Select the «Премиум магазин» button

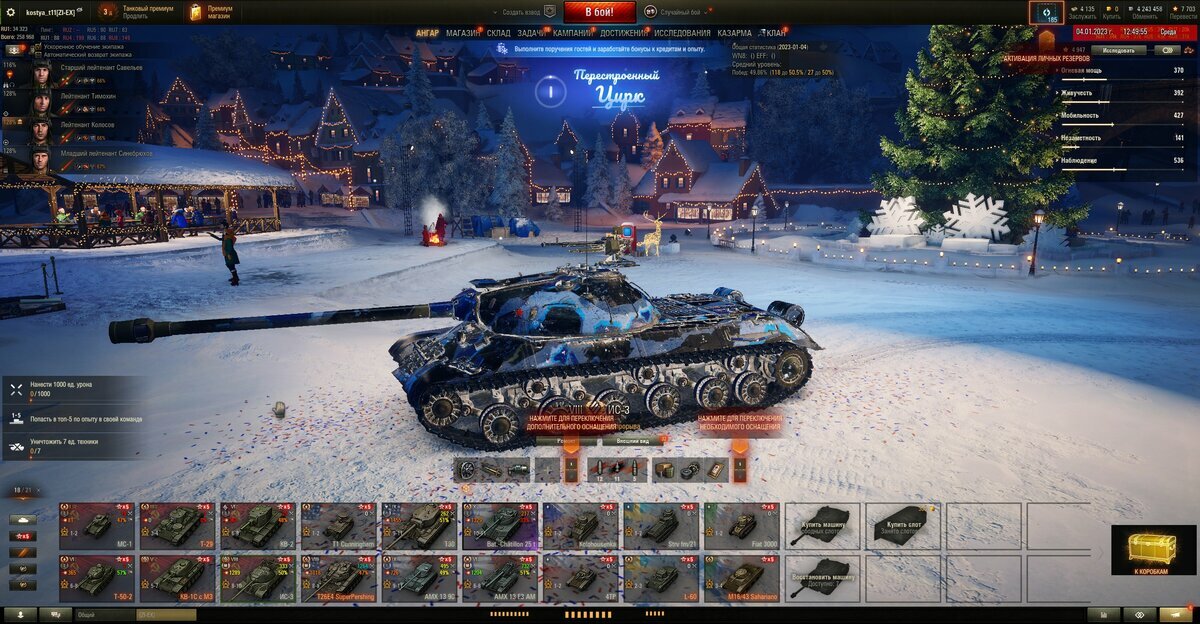pyautogui.click(x=210, y=12)
